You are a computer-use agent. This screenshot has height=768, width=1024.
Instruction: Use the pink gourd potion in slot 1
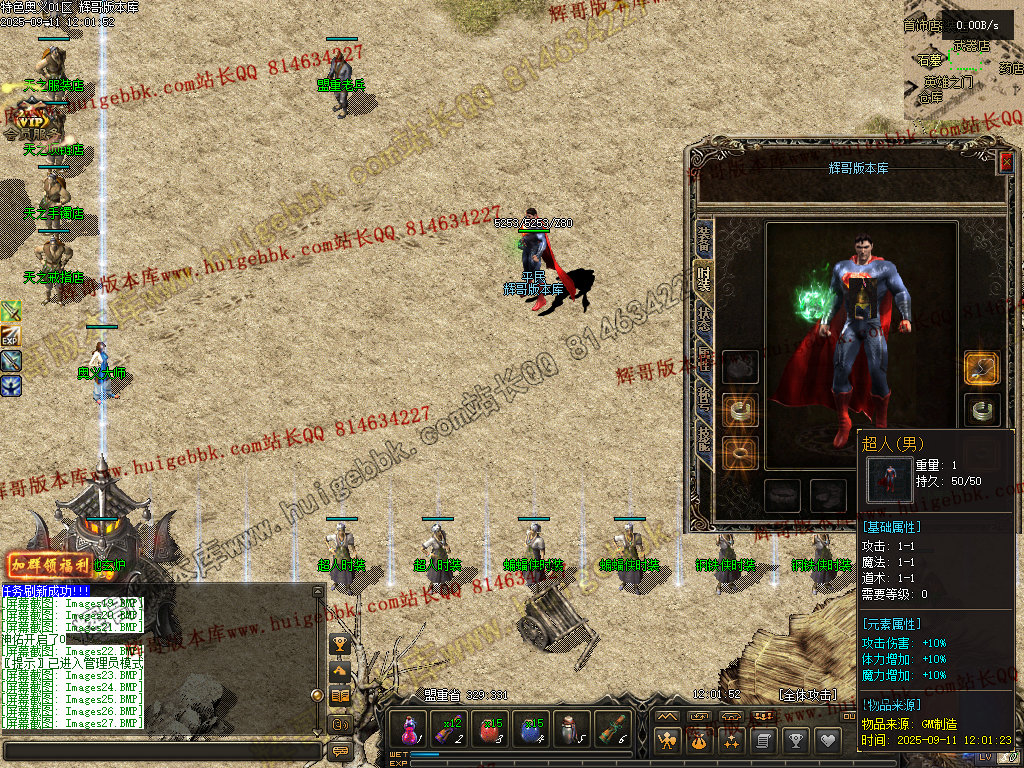point(409,728)
